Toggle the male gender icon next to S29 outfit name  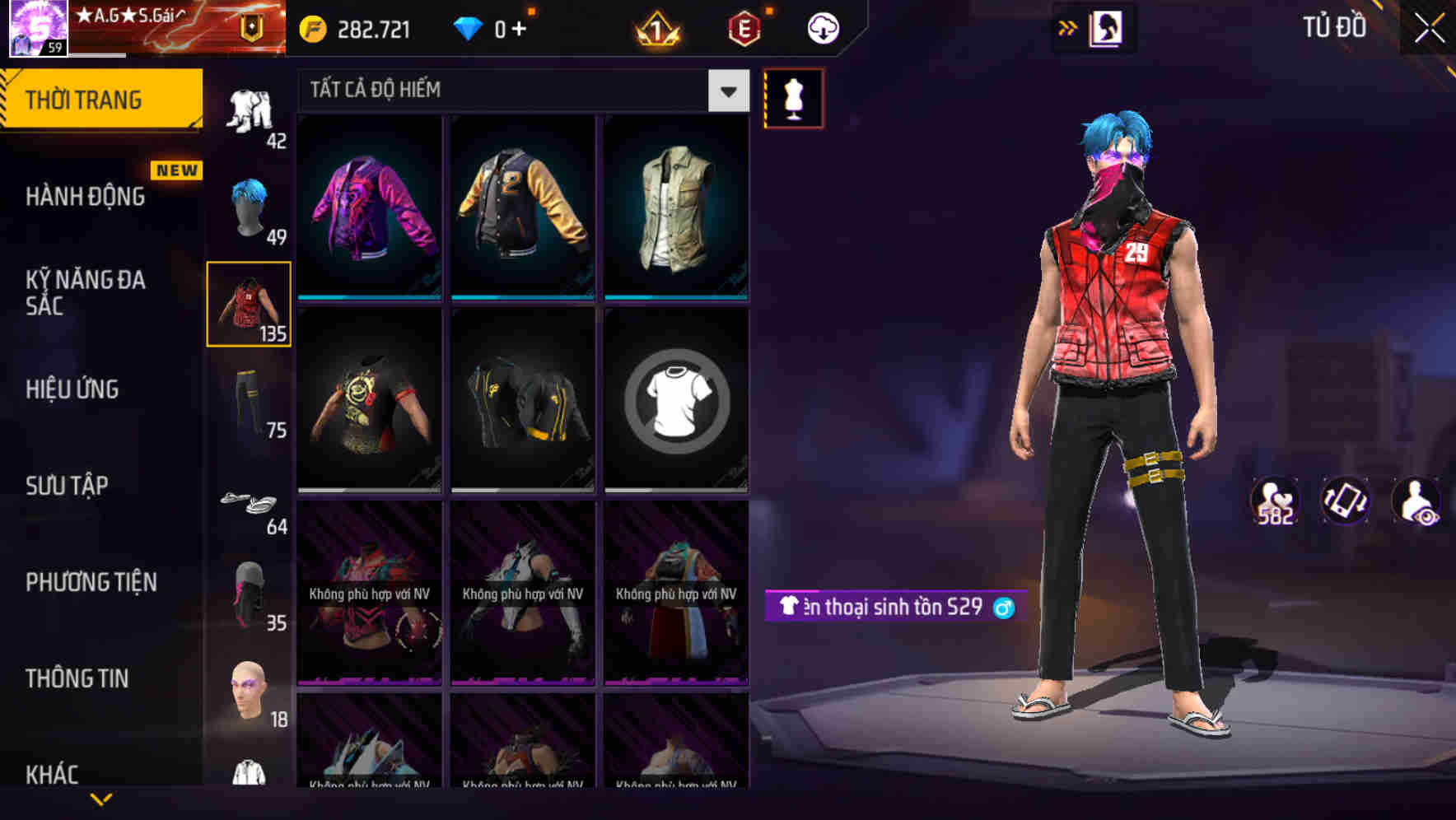[x=1004, y=607]
